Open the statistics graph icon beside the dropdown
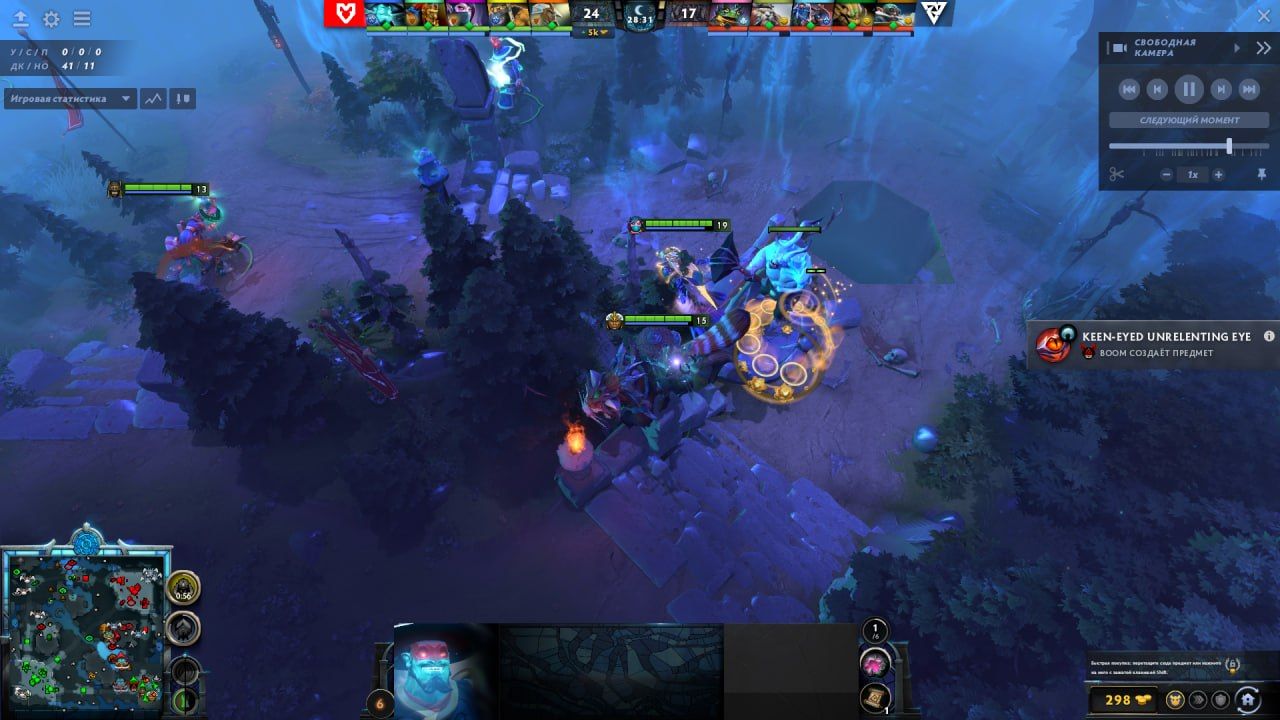1280x720 pixels. pyautogui.click(x=153, y=98)
